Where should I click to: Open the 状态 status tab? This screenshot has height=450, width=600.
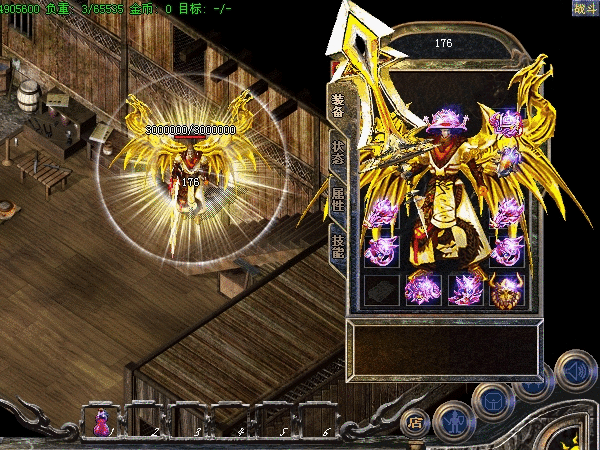[337, 152]
